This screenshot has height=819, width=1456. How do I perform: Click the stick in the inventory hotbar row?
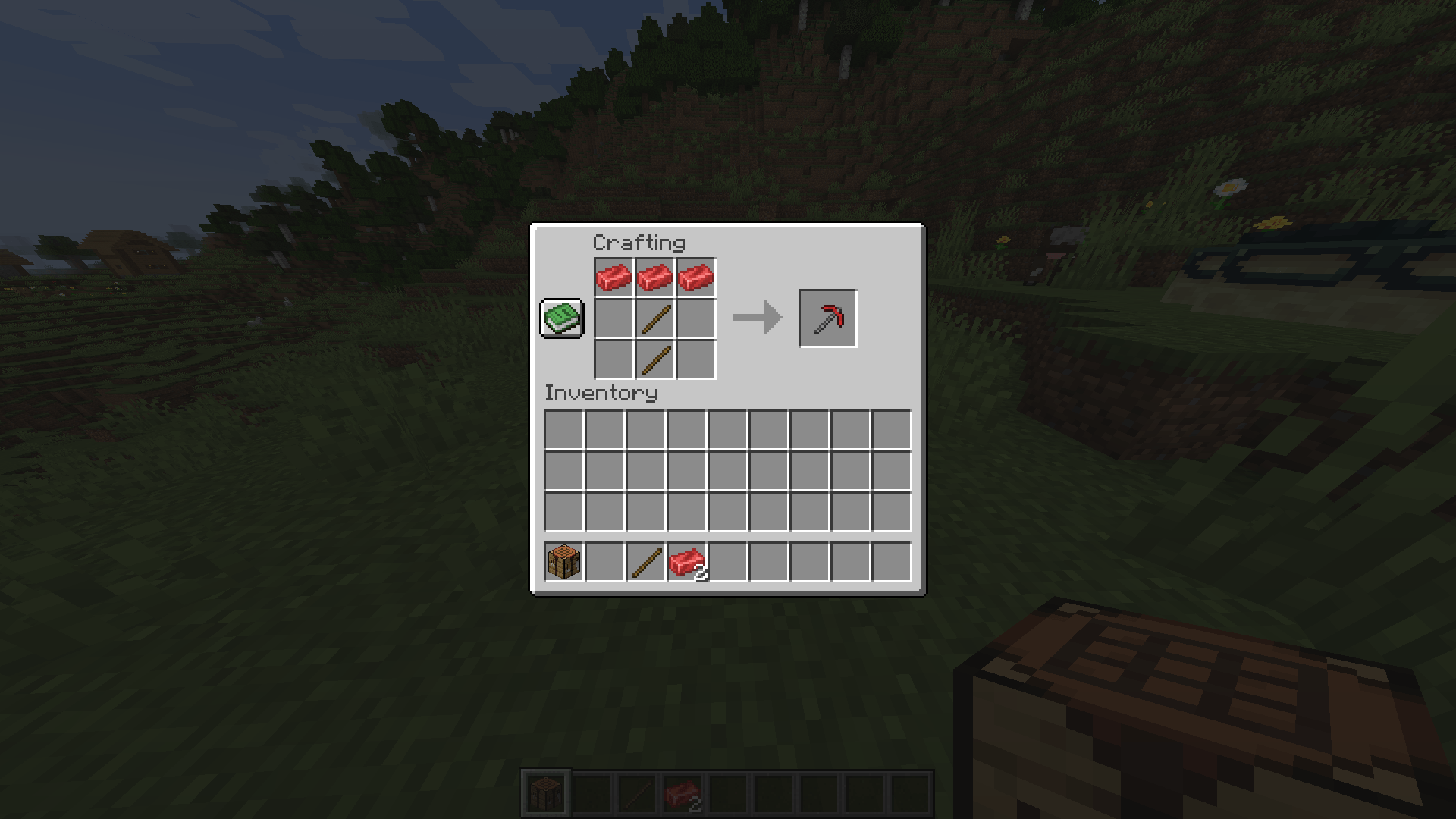coord(648,561)
